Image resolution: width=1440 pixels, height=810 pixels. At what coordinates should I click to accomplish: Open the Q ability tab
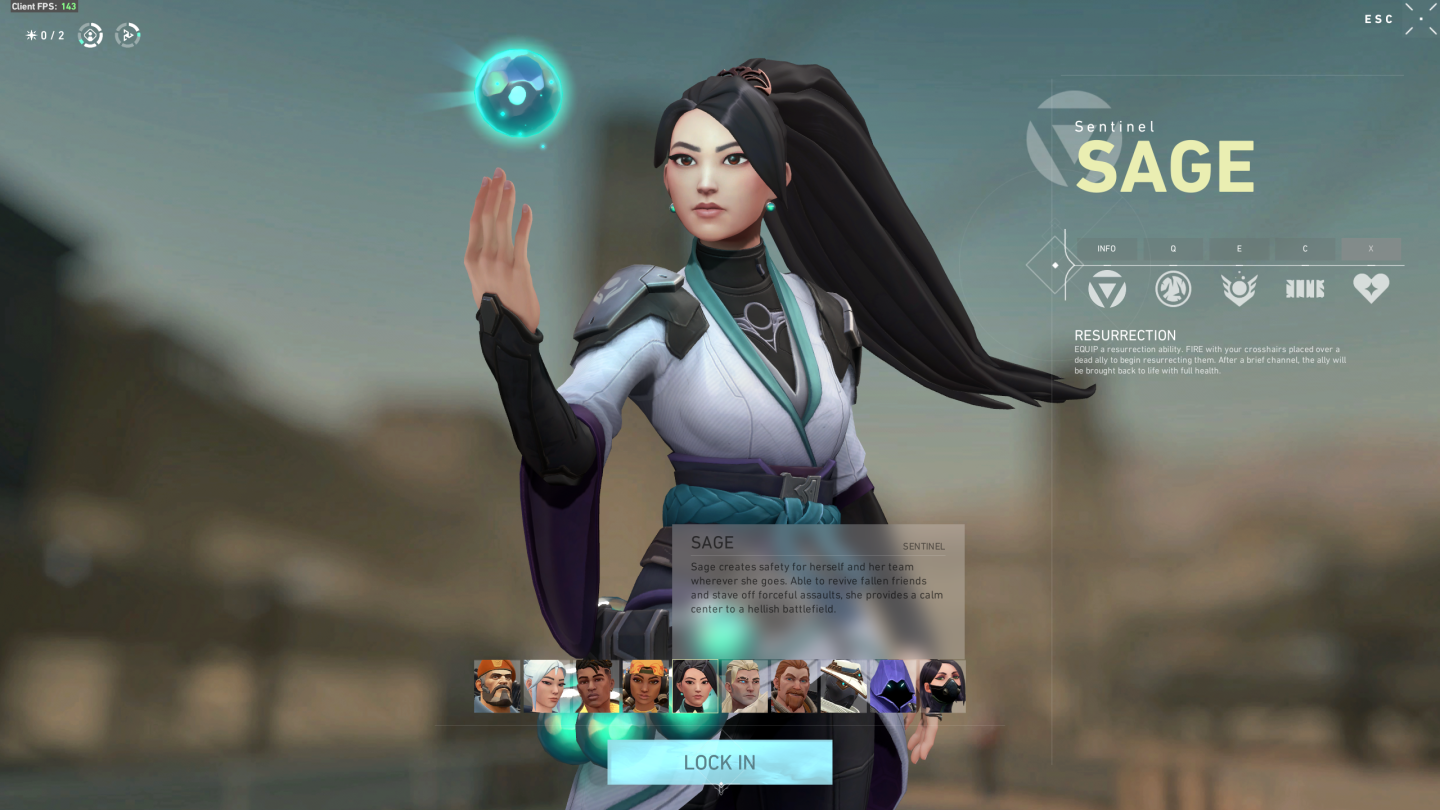pyautogui.click(x=1173, y=249)
